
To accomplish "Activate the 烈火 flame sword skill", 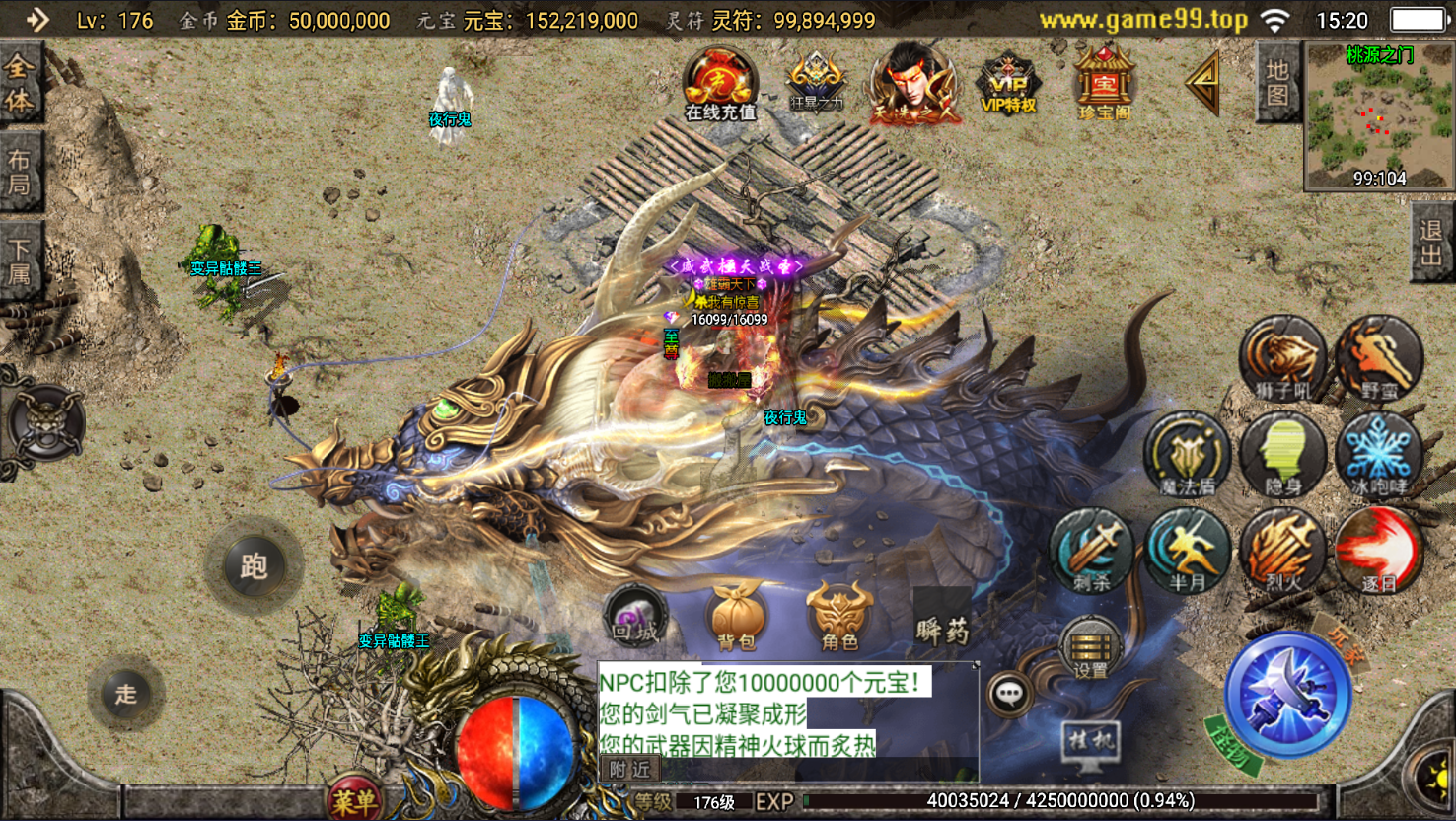I will (x=1282, y=552).
